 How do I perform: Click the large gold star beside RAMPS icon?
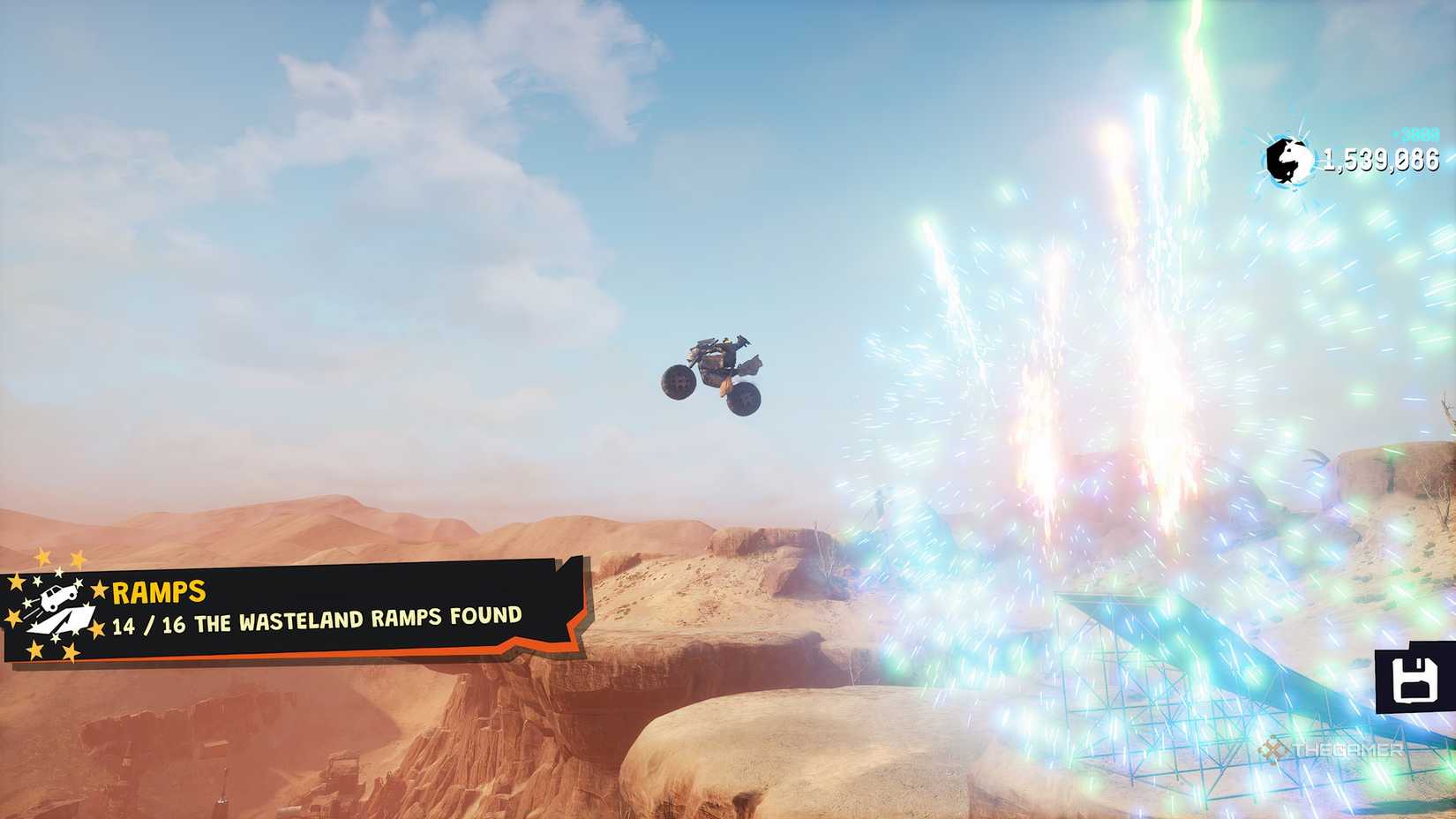[99, 589]
